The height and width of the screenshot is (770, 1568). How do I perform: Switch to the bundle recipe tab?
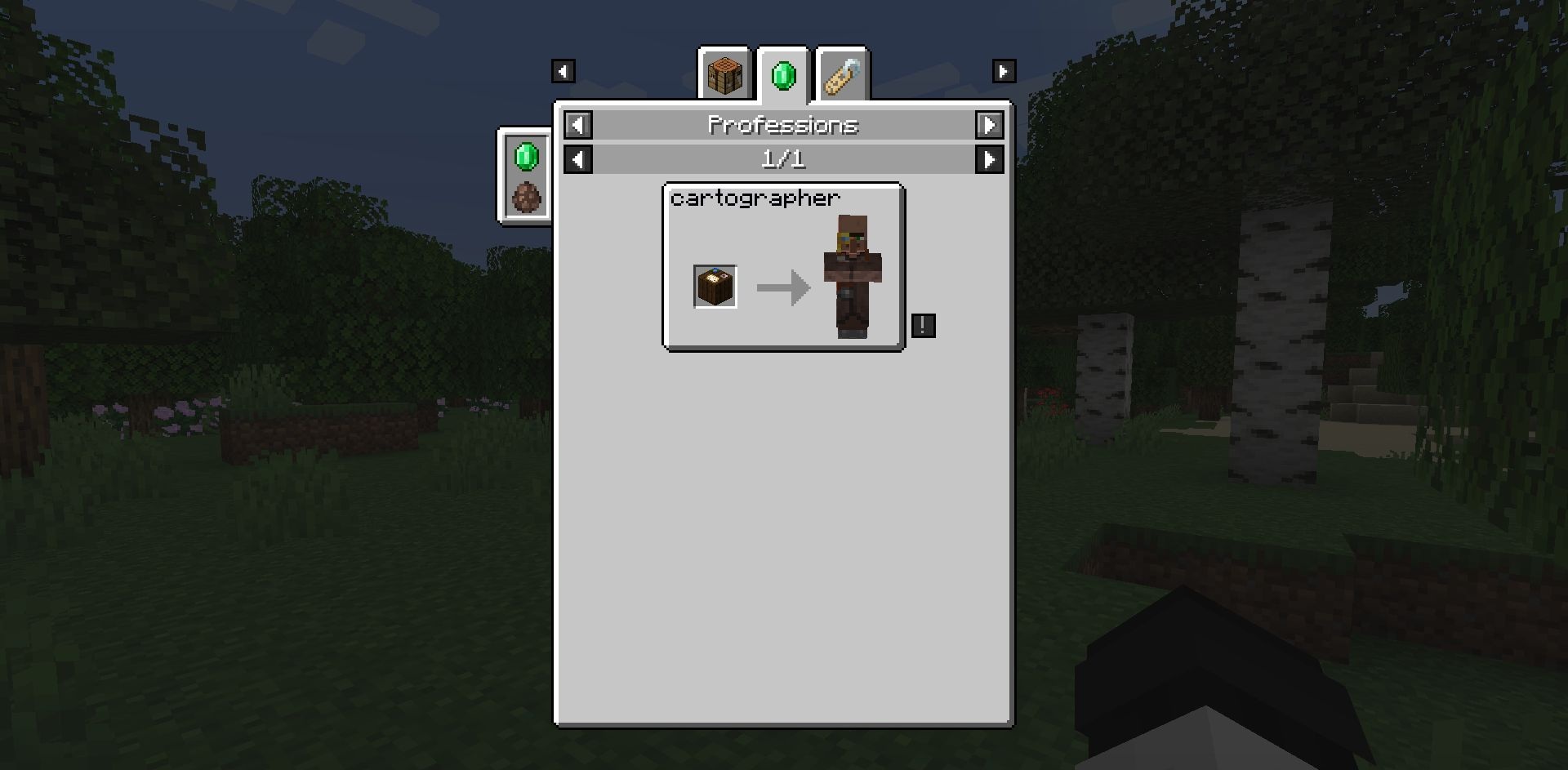coord(842,76)
